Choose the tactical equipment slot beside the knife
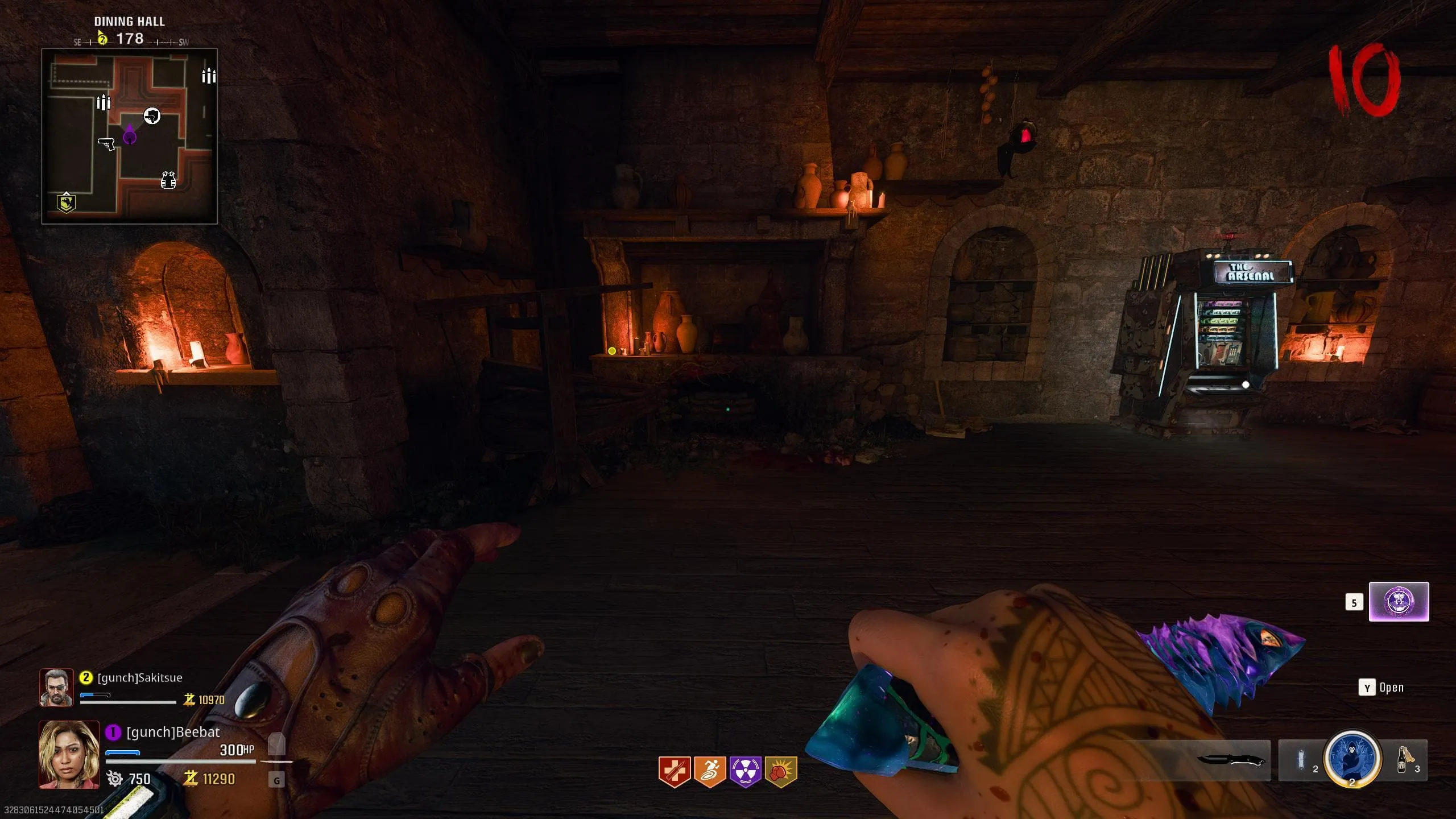The image size is (1456, 819). point(1301,760)
